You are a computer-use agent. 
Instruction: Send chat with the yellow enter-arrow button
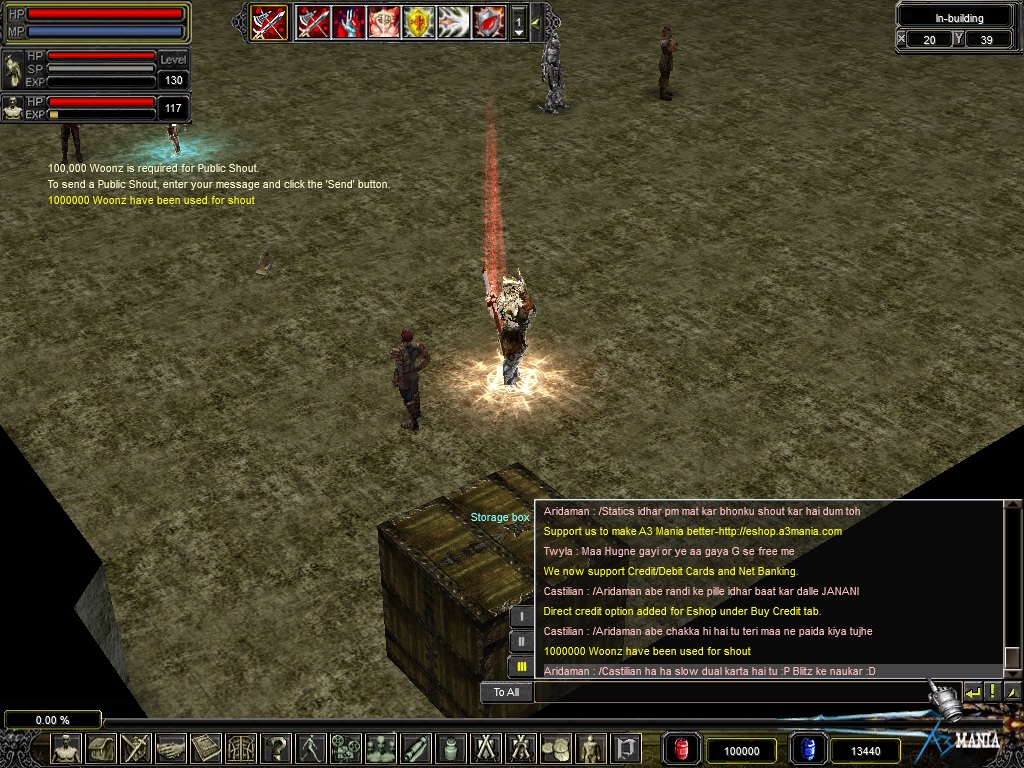(972, 692)
